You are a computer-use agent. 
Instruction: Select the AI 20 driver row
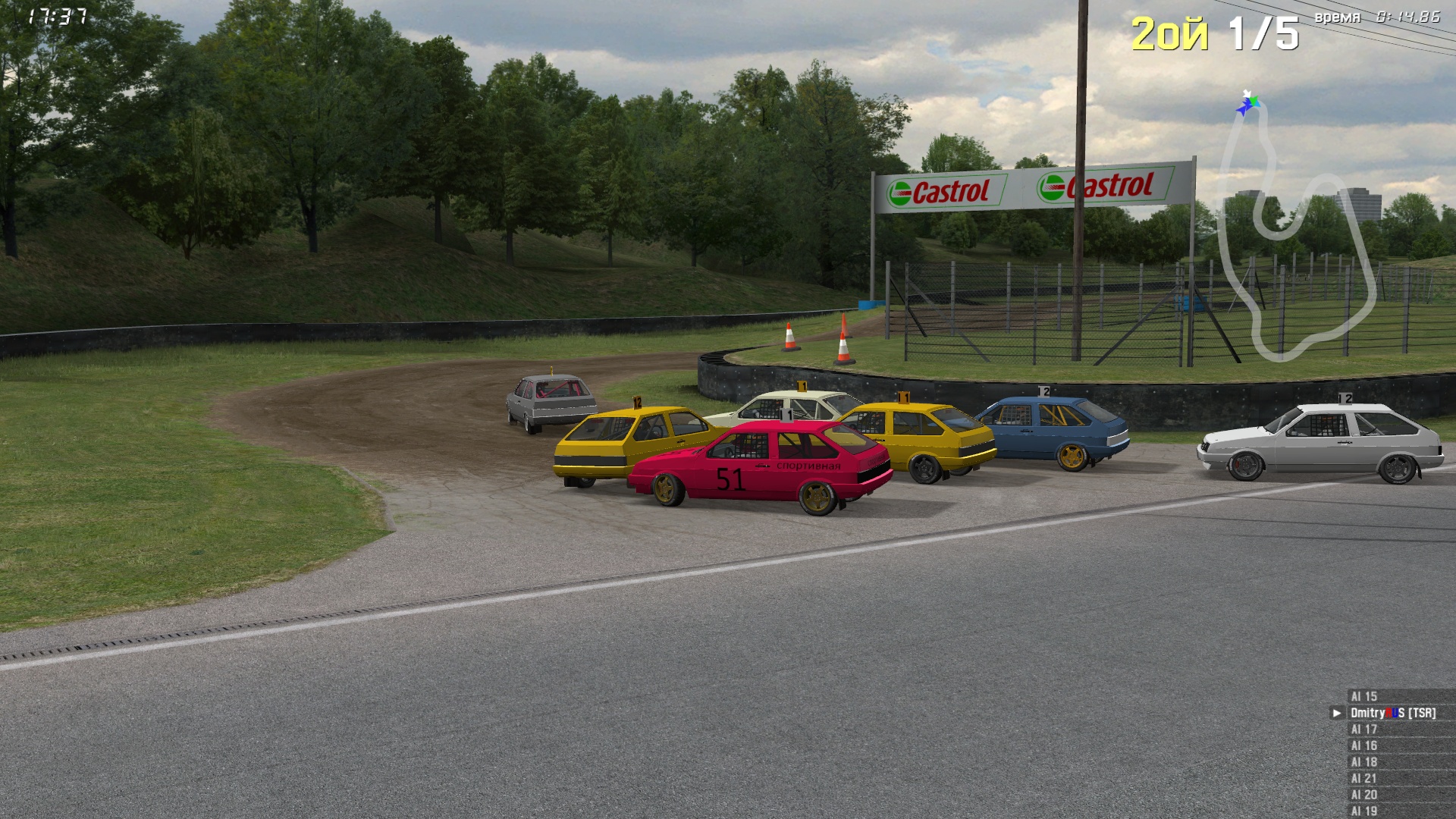1363,795
